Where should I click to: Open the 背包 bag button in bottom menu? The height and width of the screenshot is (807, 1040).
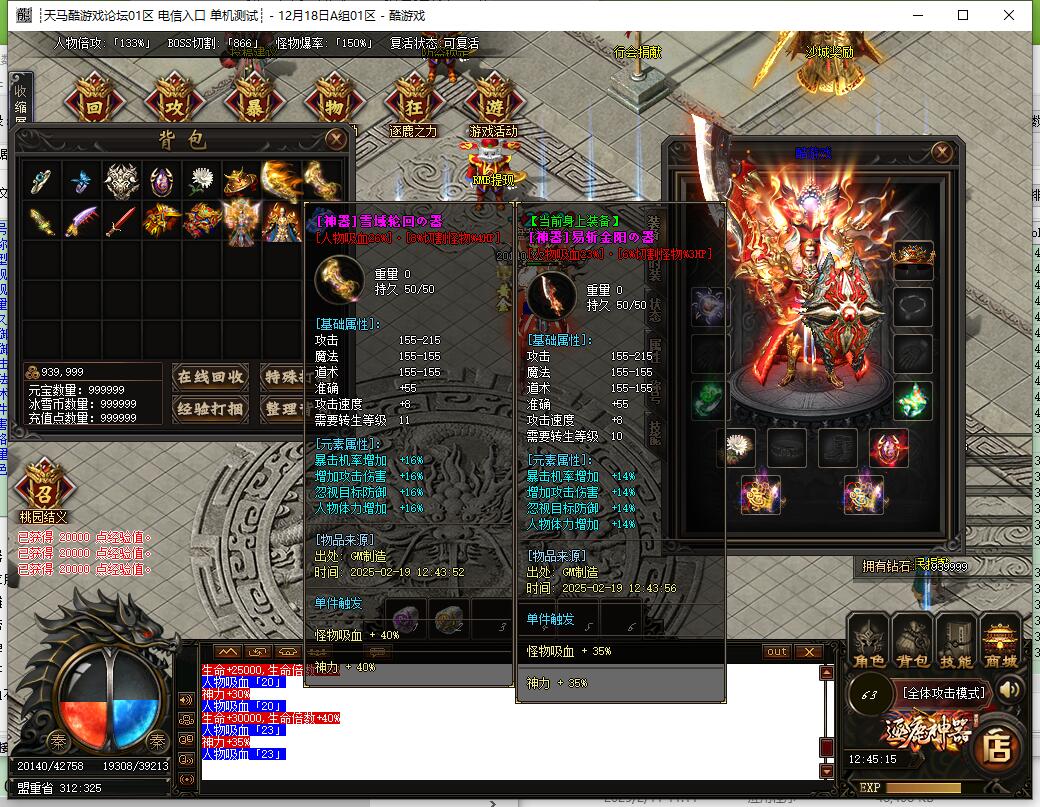click(912, 641)
